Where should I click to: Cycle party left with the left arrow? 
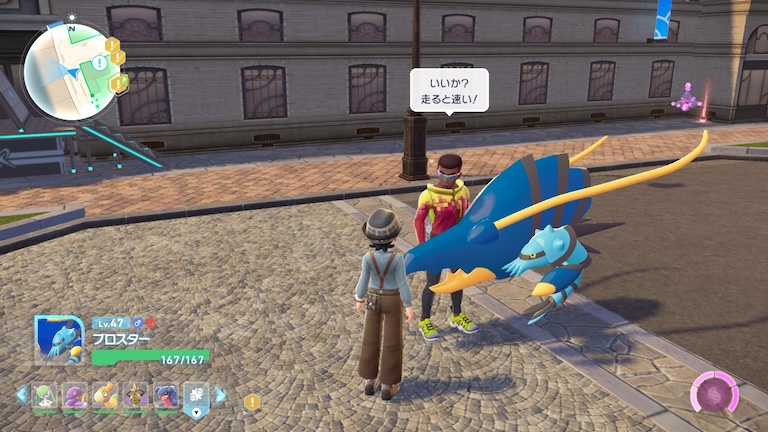tap(20, 395)
